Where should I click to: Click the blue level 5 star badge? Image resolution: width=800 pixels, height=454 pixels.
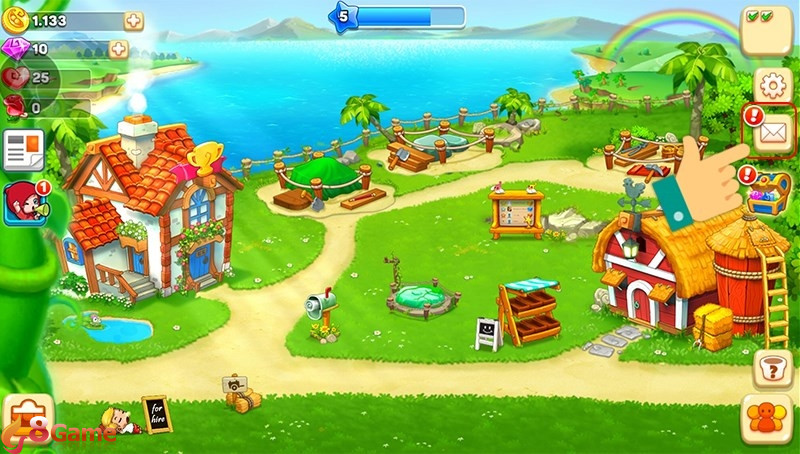click(344, 15)
